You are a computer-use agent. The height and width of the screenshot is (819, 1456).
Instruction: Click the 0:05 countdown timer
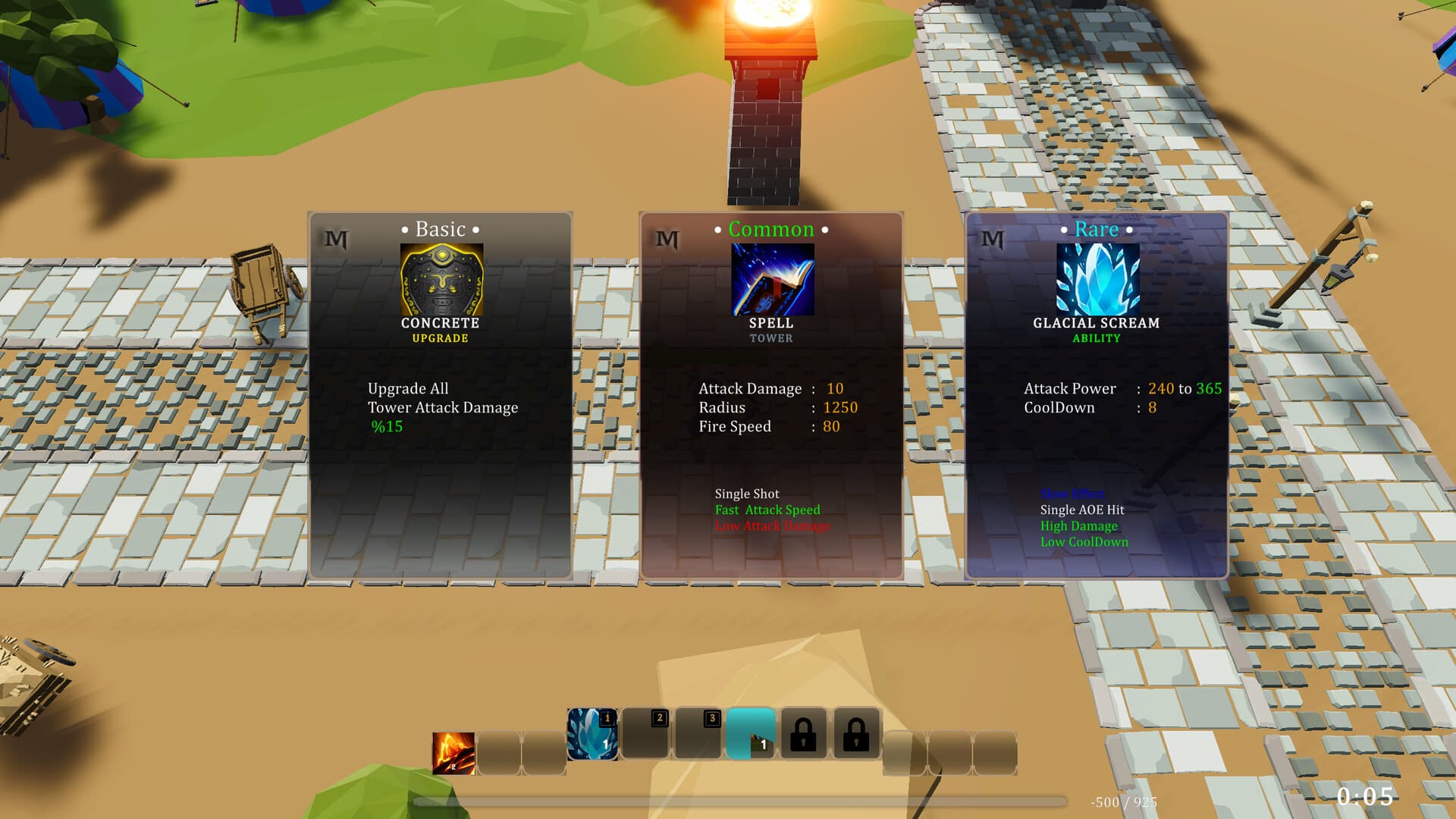(x=1367, y=795)
